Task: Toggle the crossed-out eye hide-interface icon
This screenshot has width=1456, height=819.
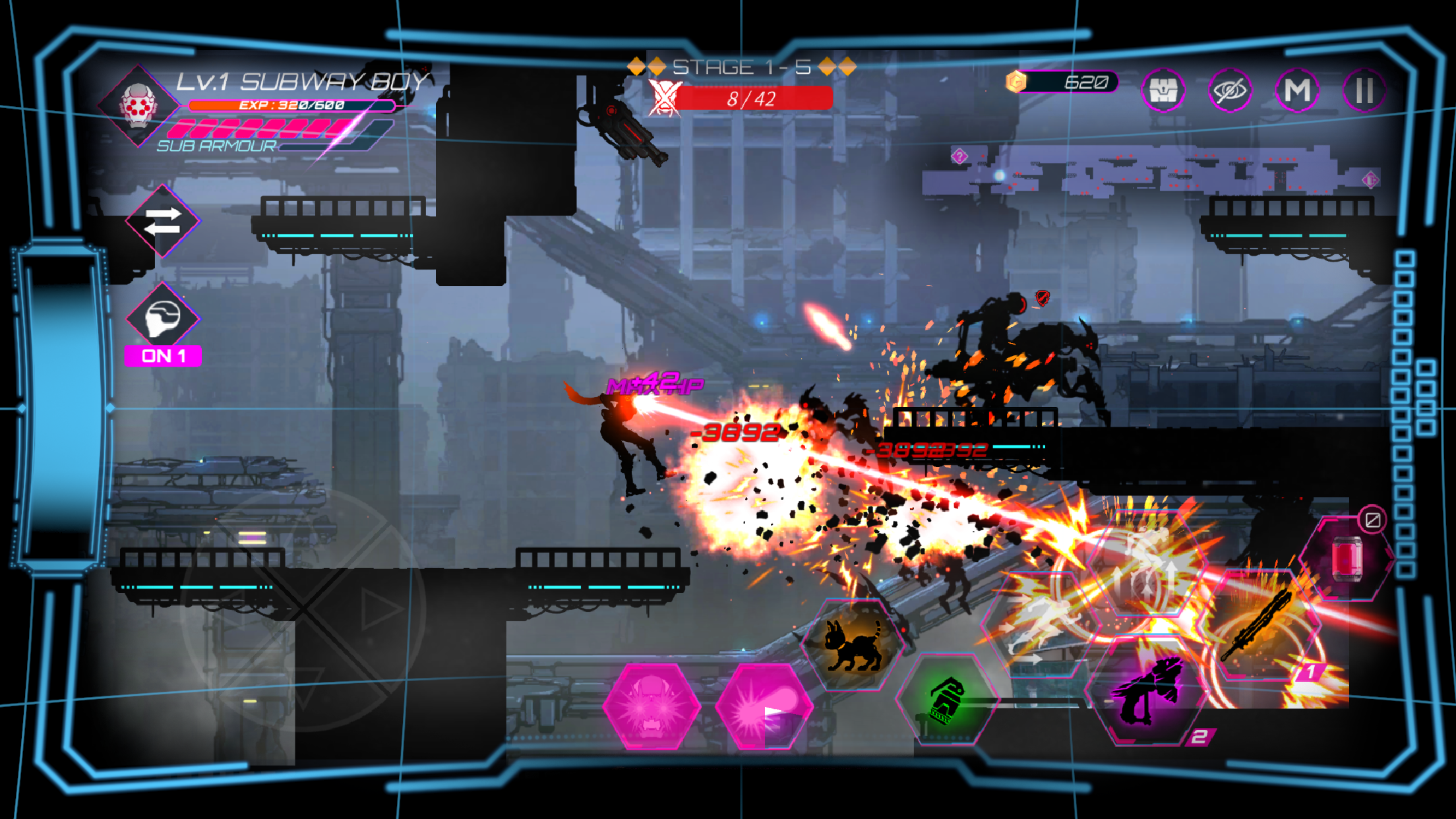Action: click(1230, 90)
